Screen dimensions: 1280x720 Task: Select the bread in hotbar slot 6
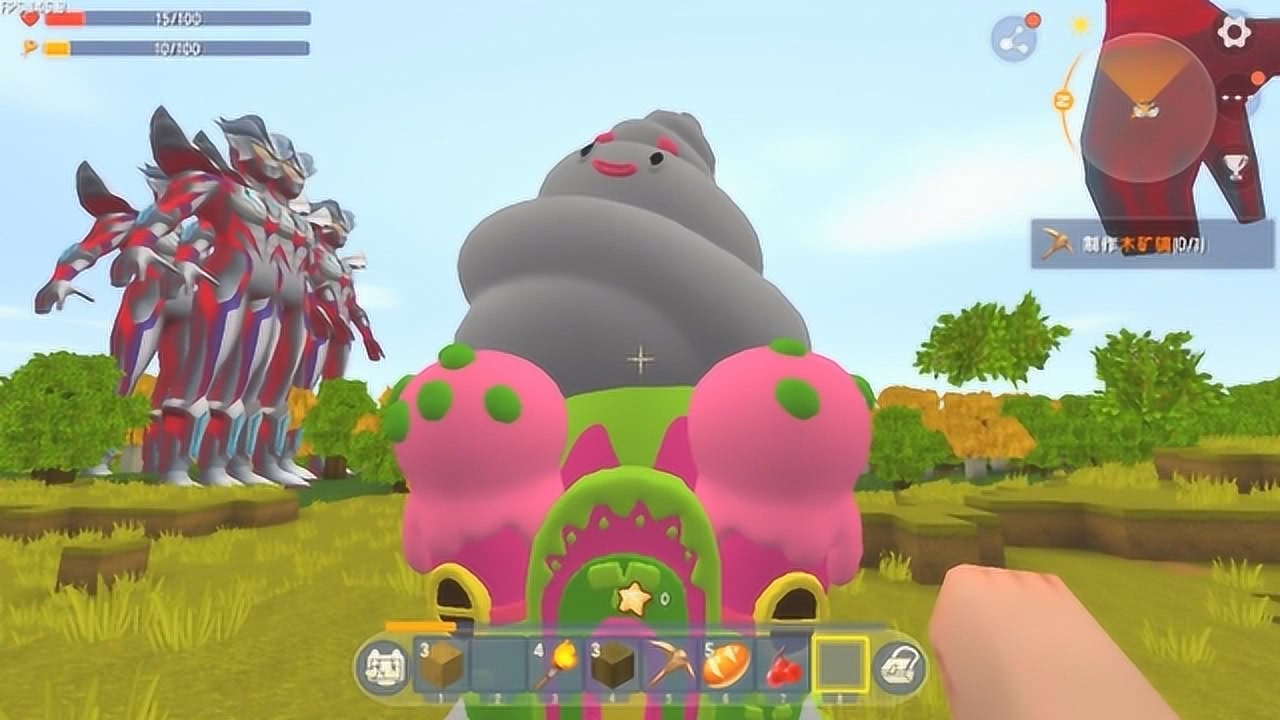723,663
